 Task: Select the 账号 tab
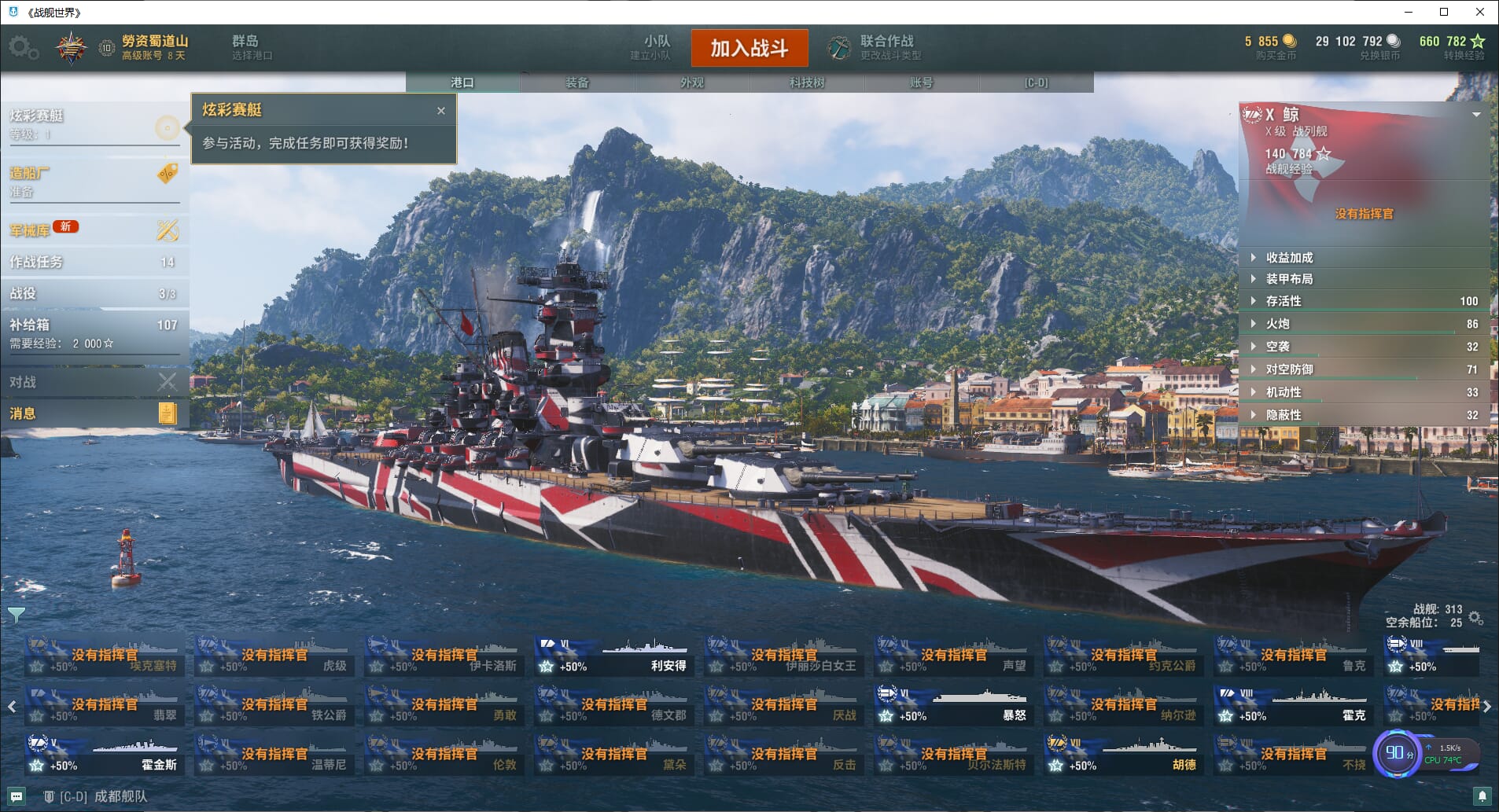[x=921, y=83]
